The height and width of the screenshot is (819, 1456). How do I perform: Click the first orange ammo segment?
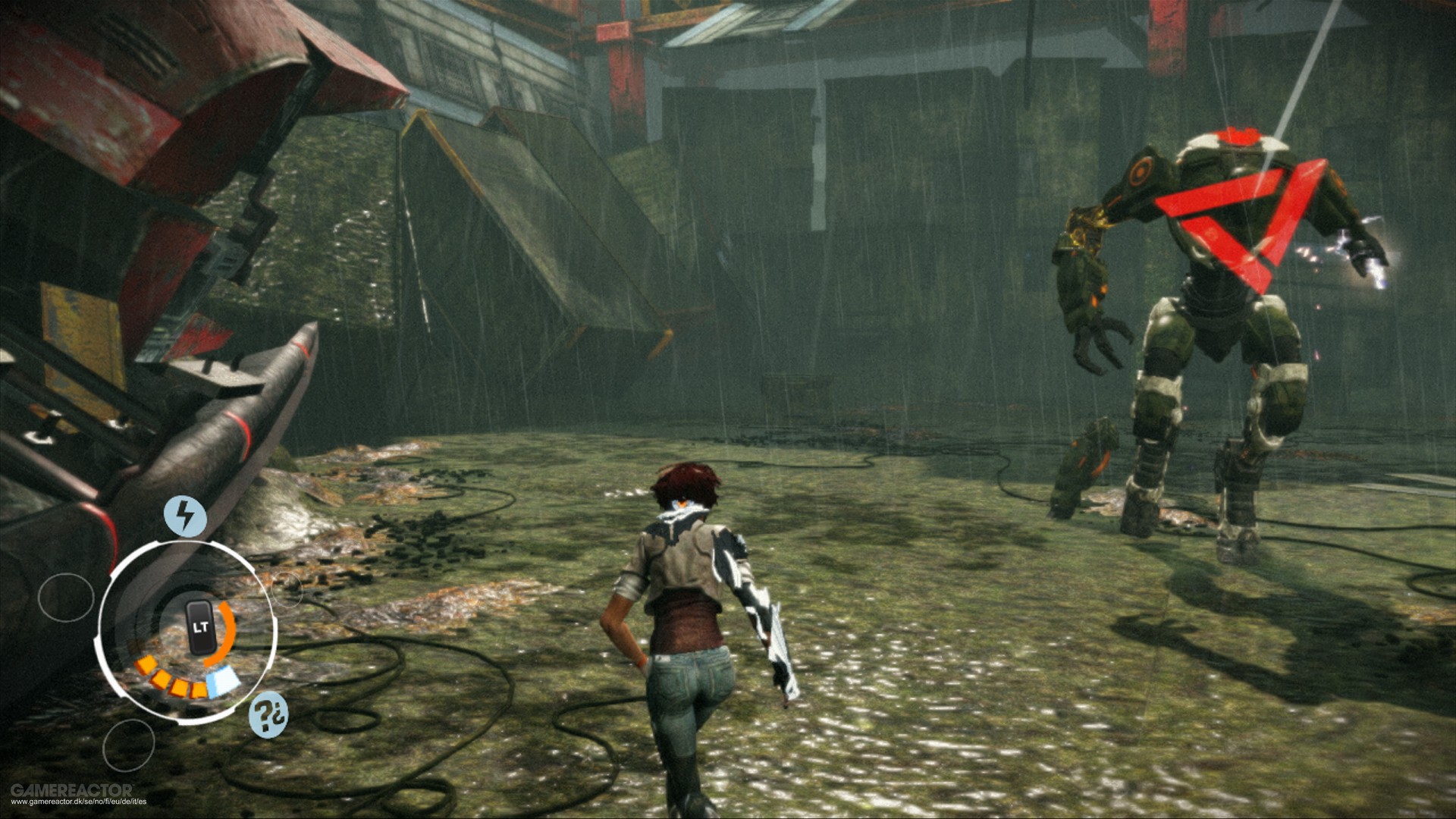[x=146, y=665]
